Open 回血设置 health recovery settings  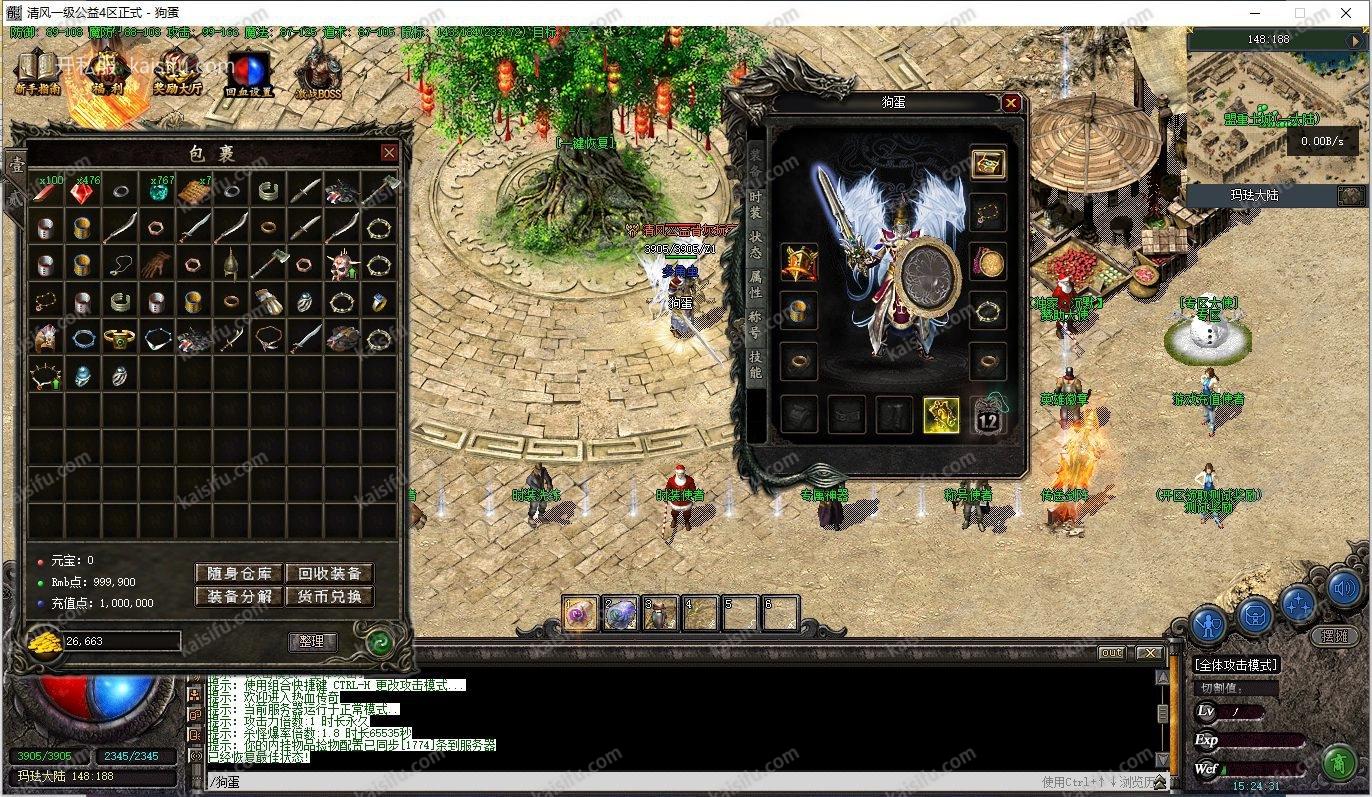[x=248, y=72]
